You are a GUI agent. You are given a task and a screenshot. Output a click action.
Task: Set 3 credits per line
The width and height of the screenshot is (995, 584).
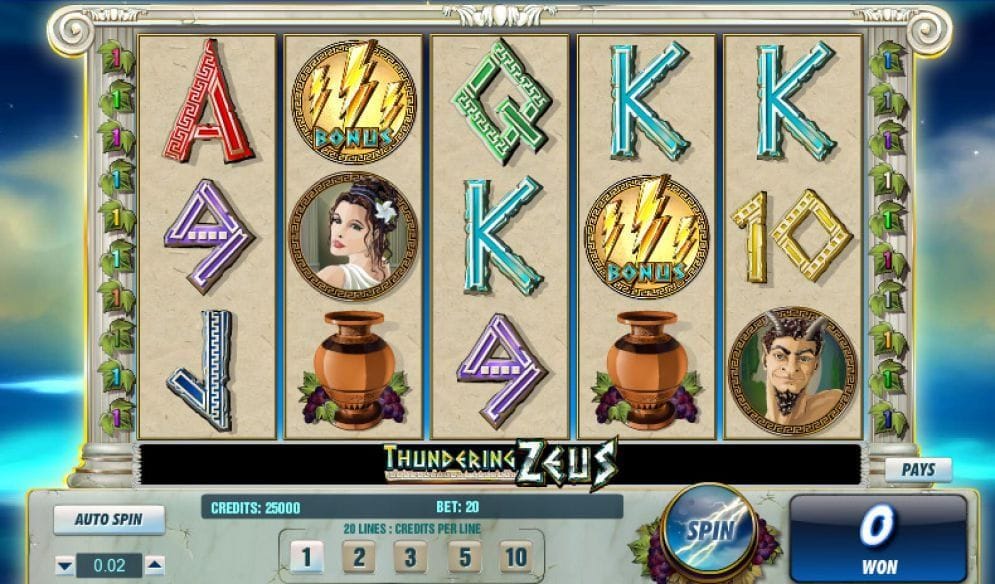click(x=409, y=556)
